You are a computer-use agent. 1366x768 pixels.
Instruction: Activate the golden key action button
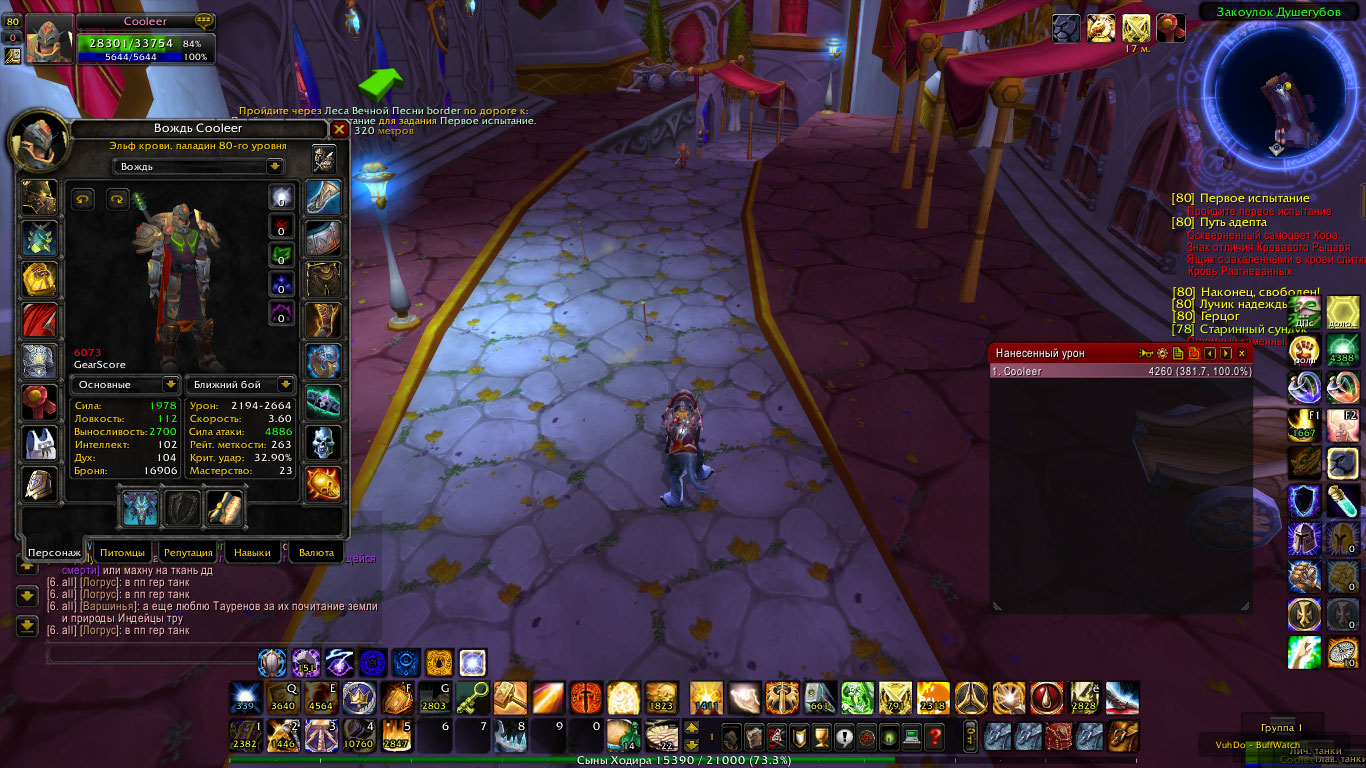[x=473, y=696]
